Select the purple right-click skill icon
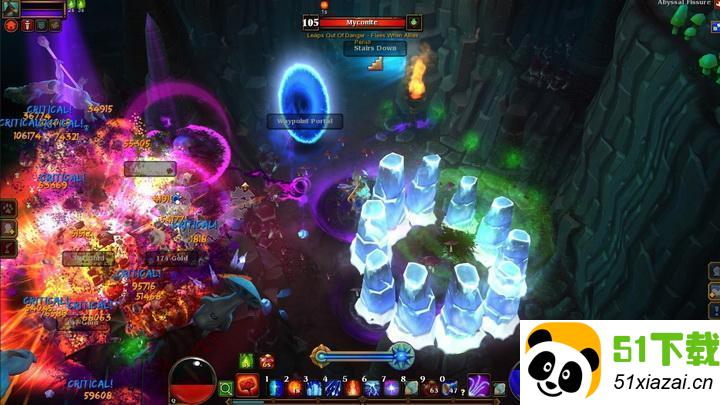Viewport: 720px width, 405px height. pos(479,384)
